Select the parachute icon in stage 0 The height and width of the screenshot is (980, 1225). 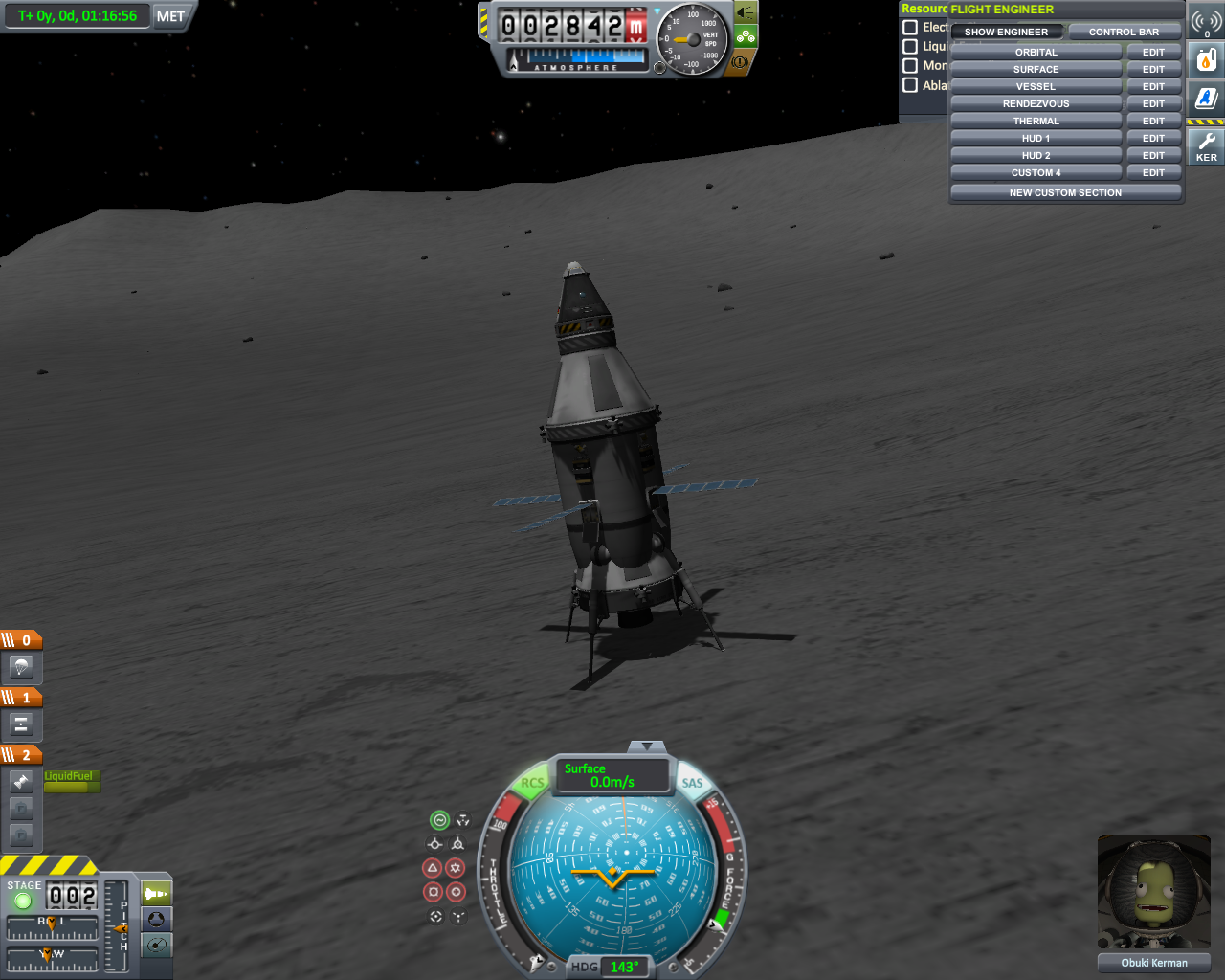click(x=21, y=667)
